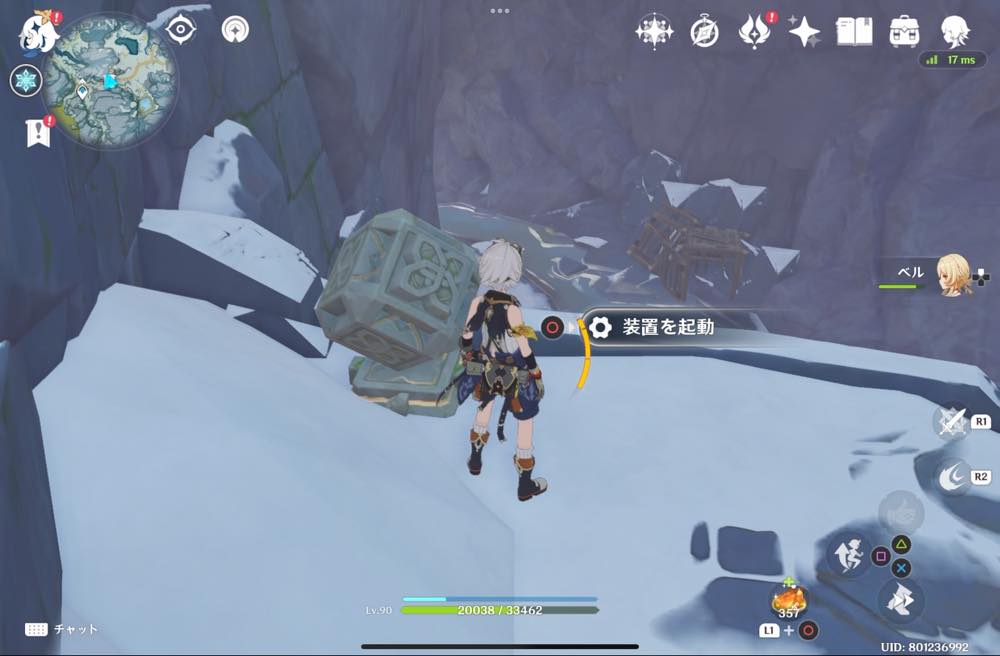Open the eight-pointed star wish icon
Screen dimensions: 1000x656
653,32
